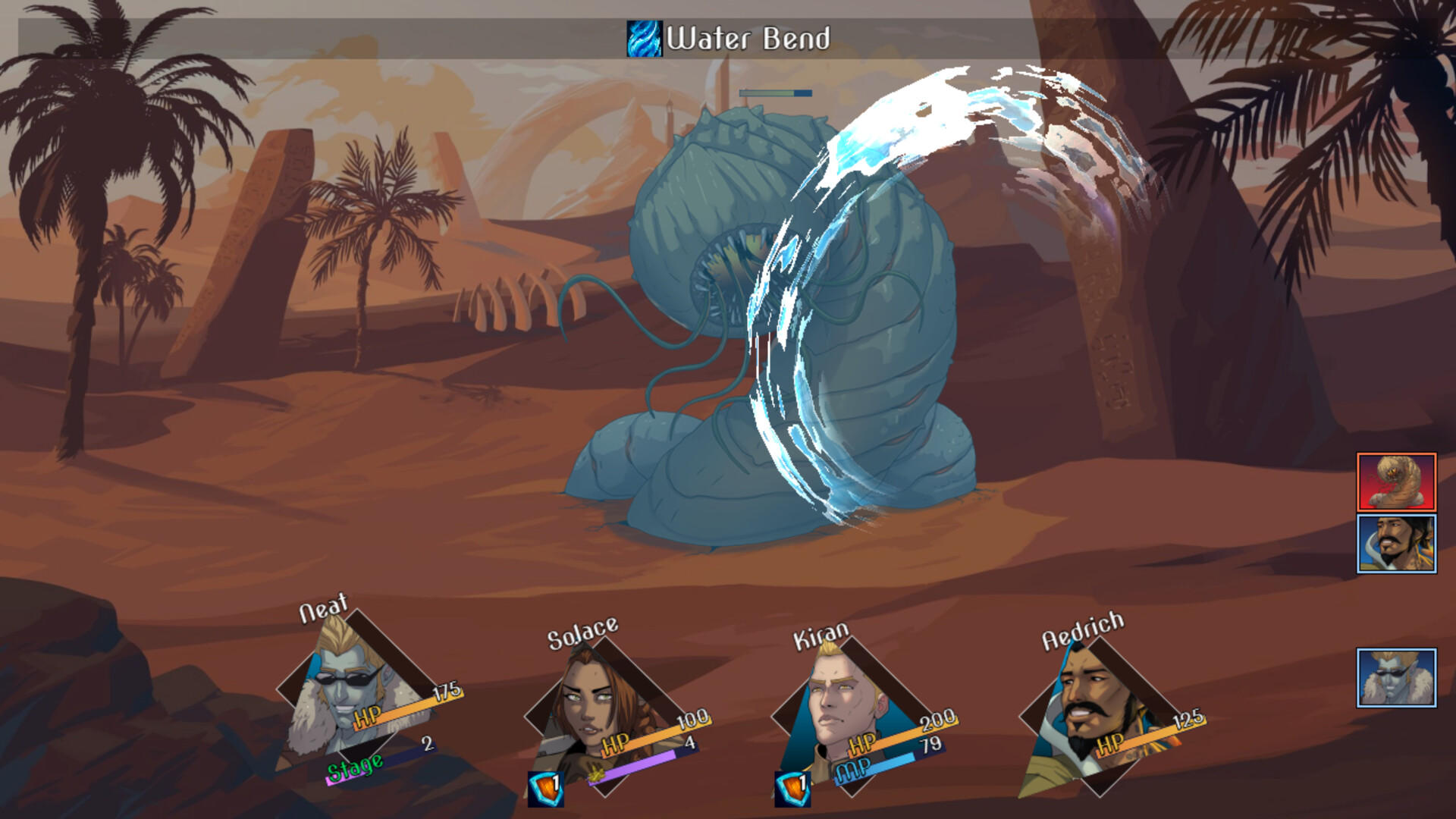Viewport: 1456px width, 819px height.
Task: Click the gold status effect icon beside Solace
Action: pos(597,775)
